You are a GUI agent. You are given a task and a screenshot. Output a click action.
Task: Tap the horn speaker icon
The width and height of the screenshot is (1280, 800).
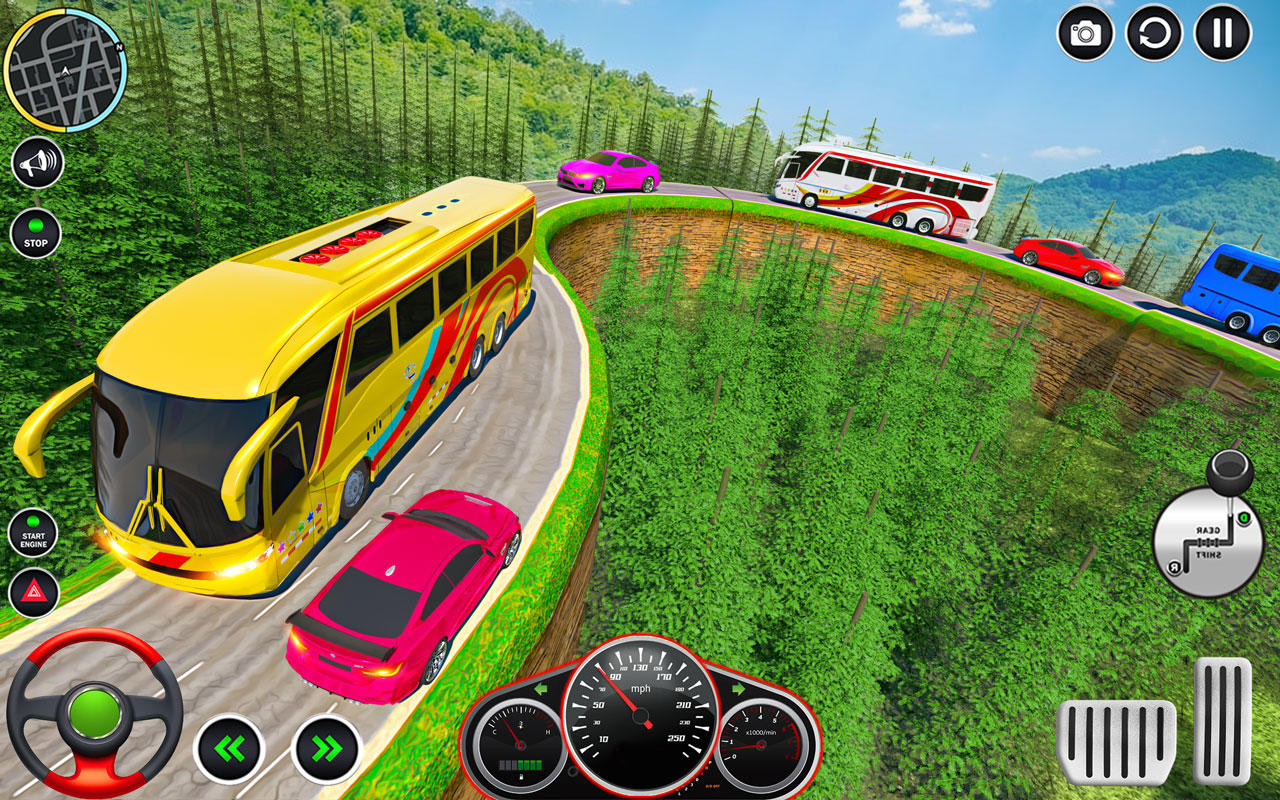point(38,160)
